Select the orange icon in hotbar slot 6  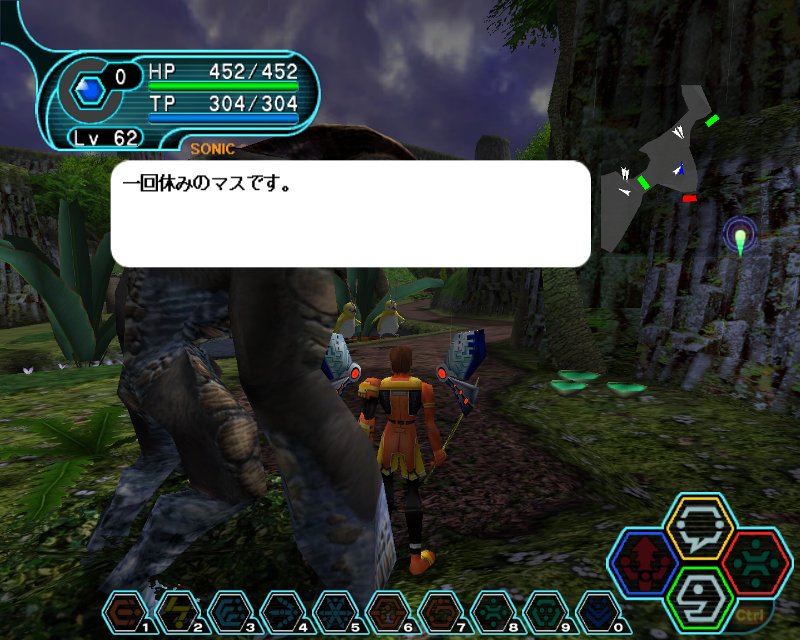point(385,610)
